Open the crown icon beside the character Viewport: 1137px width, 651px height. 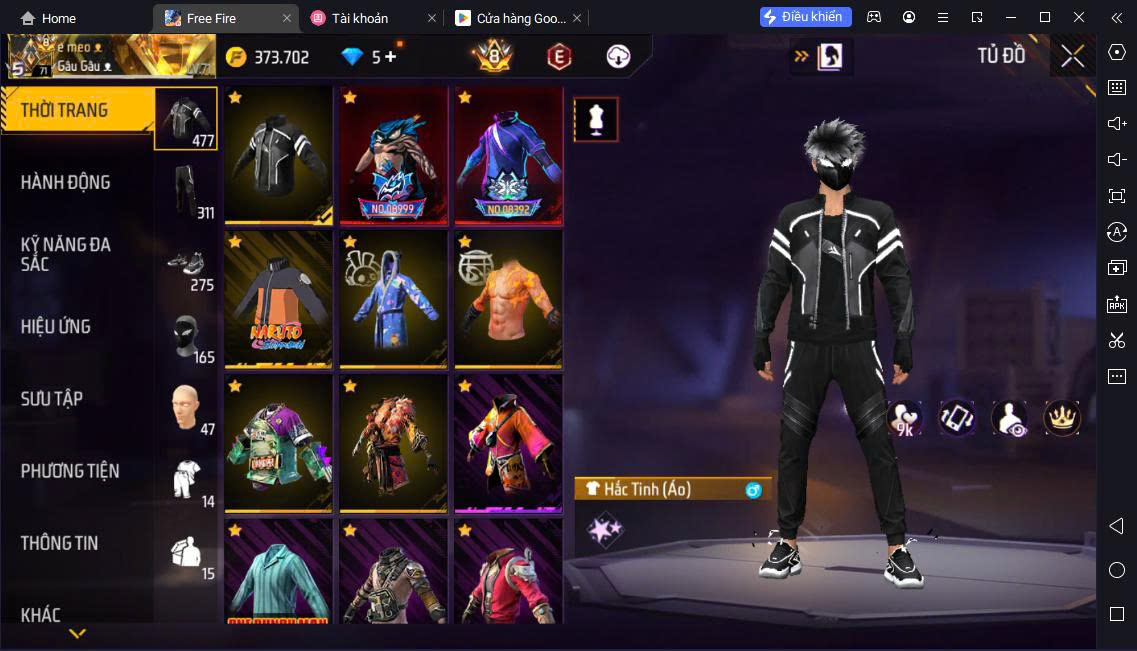[x=1062, y=418]
